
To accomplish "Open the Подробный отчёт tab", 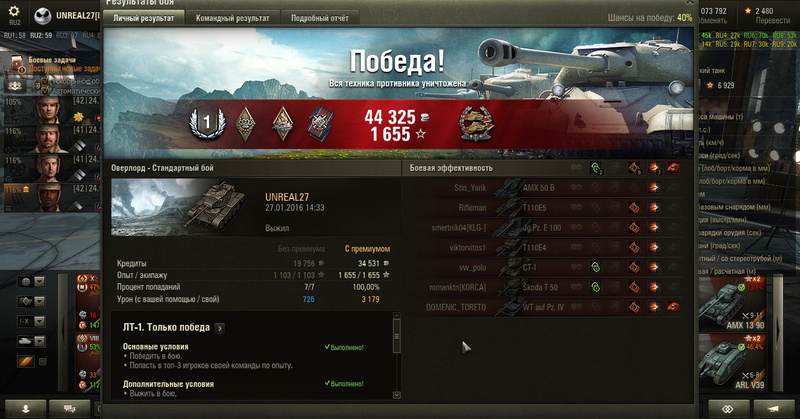I will 319,18.
